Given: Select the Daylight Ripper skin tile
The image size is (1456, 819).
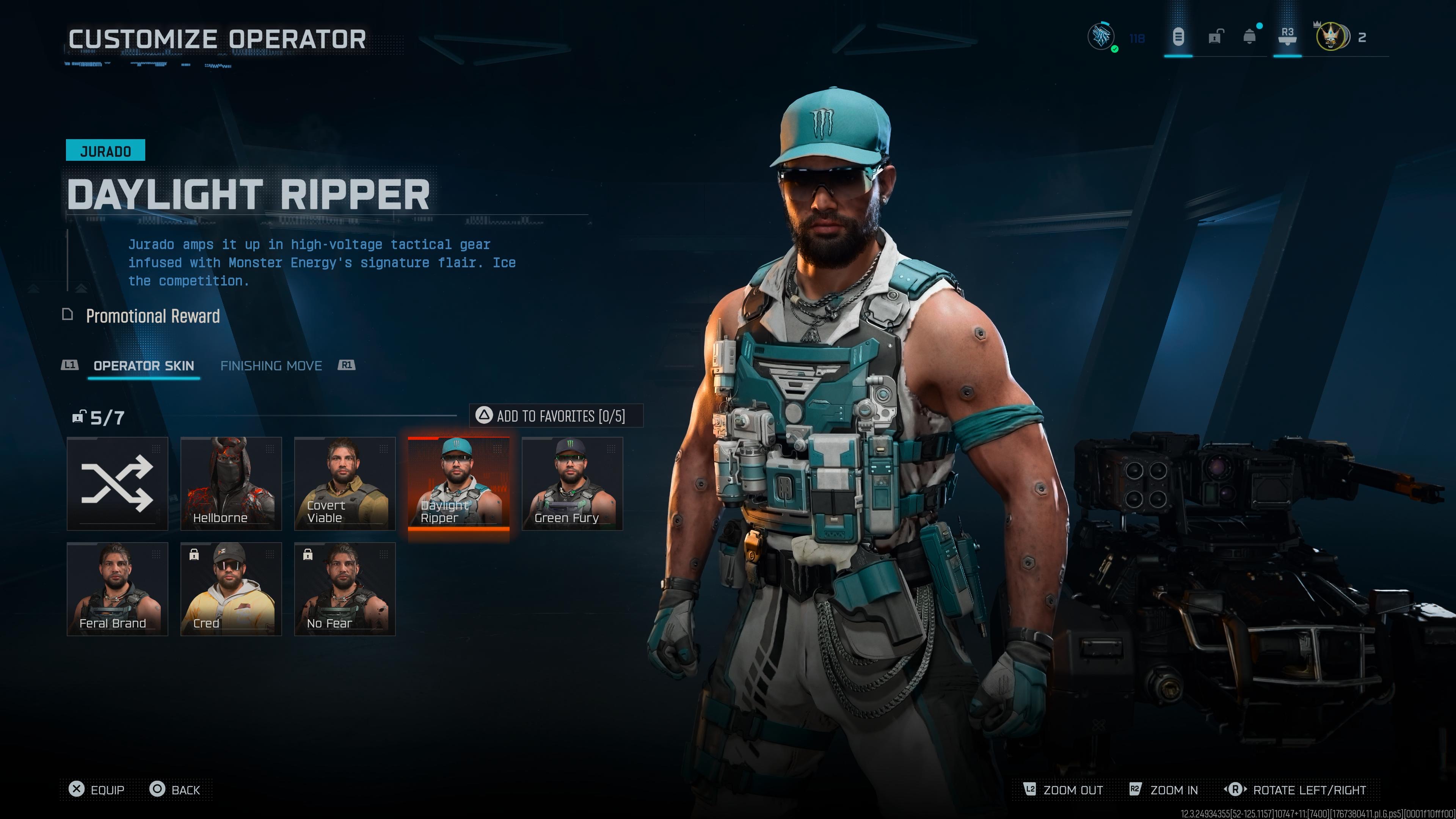Looking at the screenshot, I should pyautogui.click(x=458, y=484).
